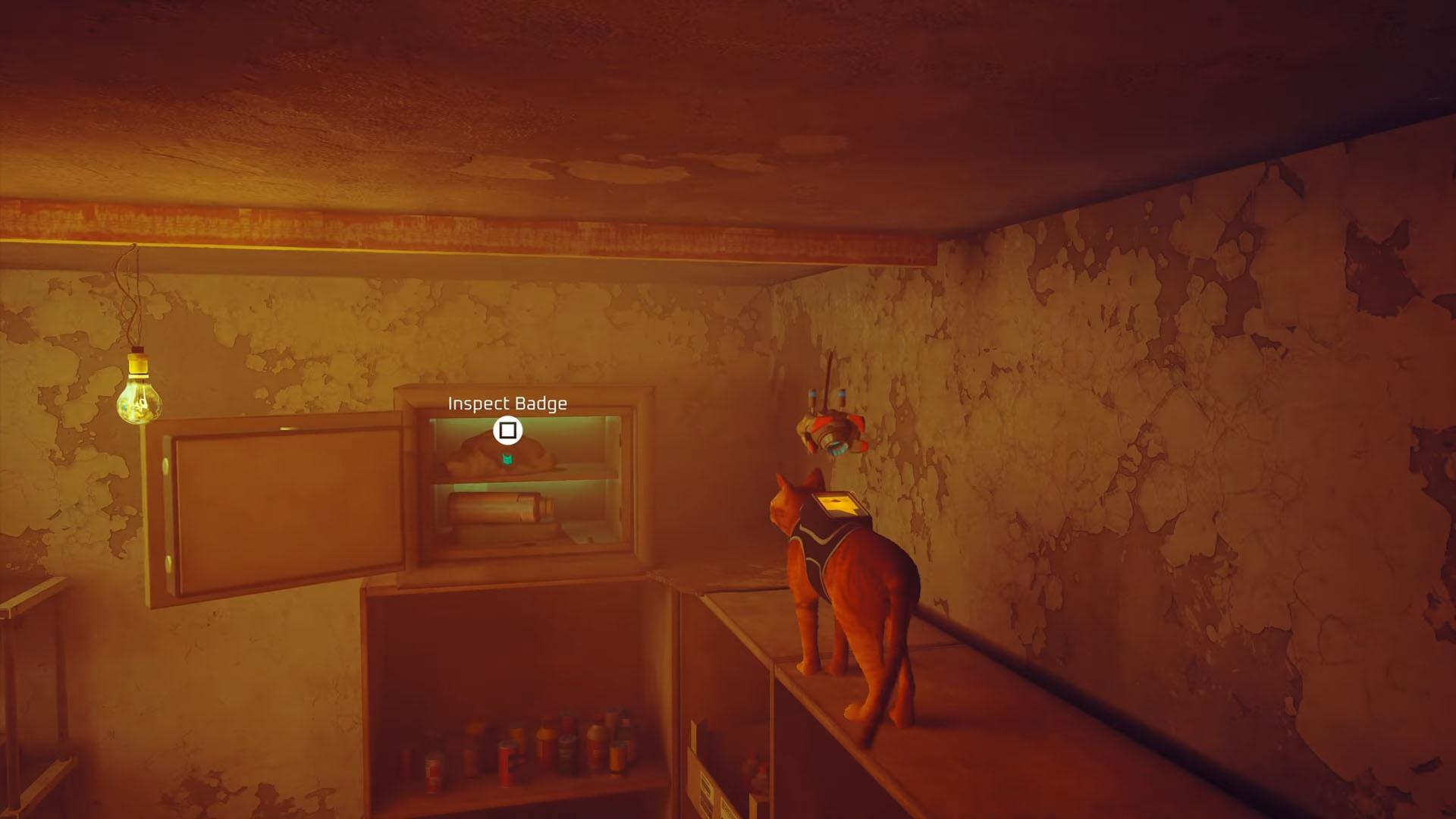
Task: Select the green cat badge marker icon
Action: coord(507,459)
